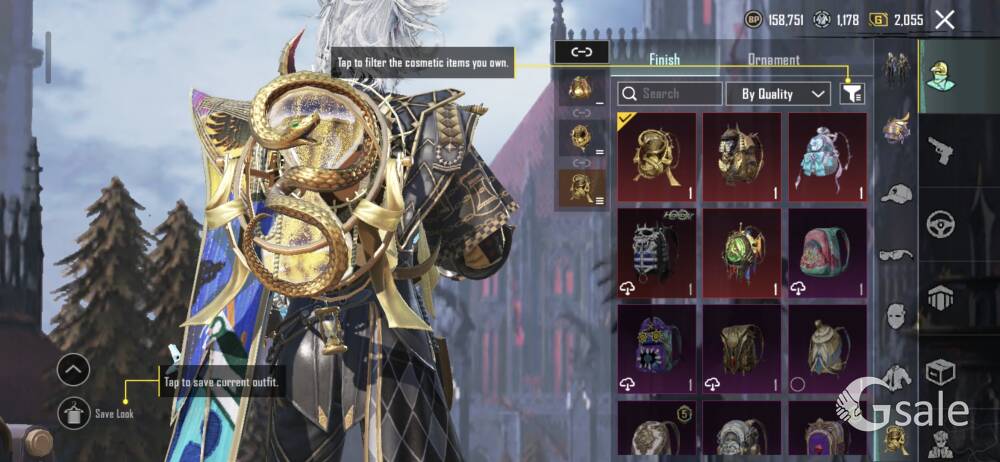
Task: Tap the Save Look hanger button
Action: 74,412
